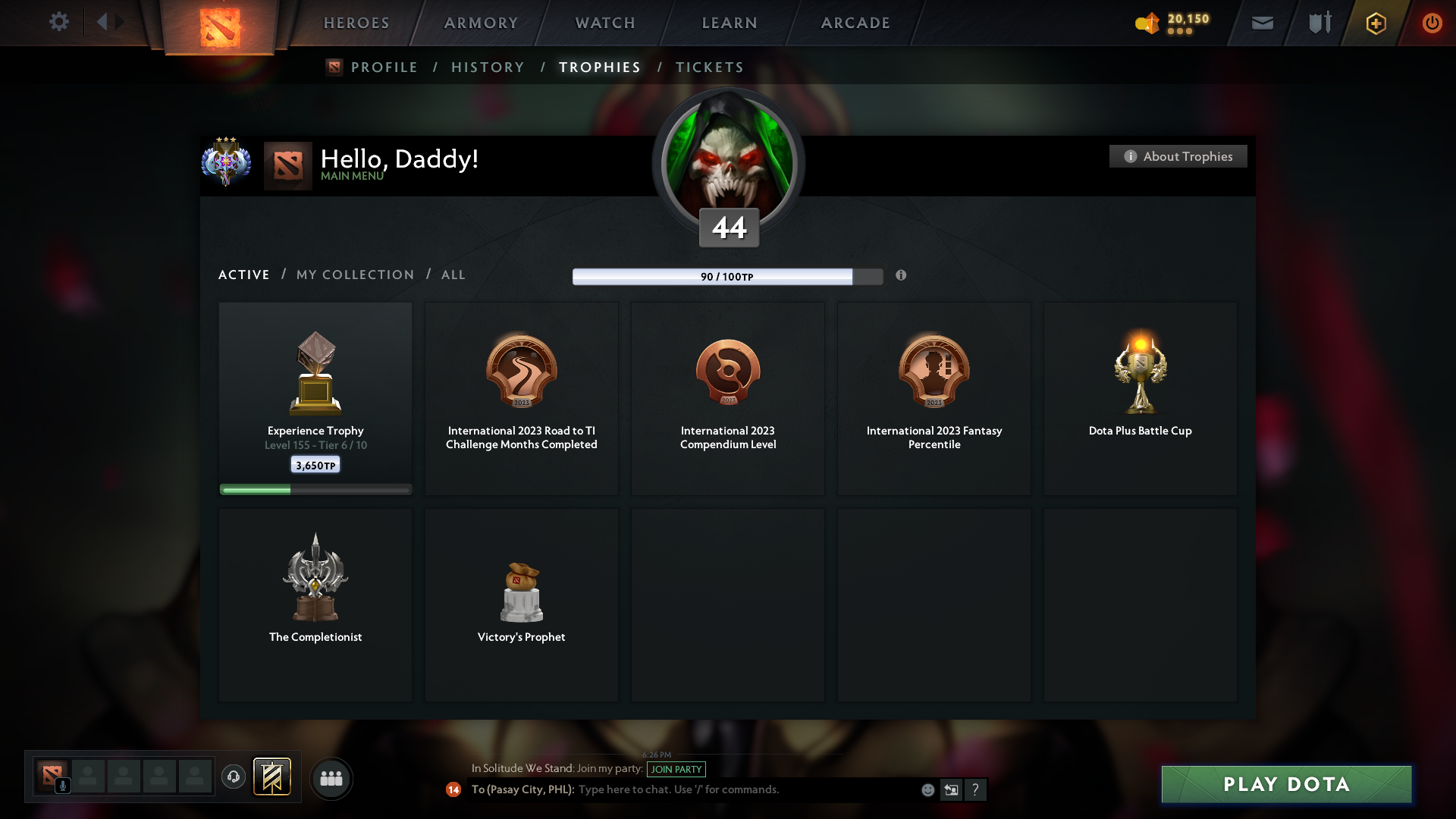Toggle voice chat with the headset icon
1456x819 pixels.
point(234,778)
